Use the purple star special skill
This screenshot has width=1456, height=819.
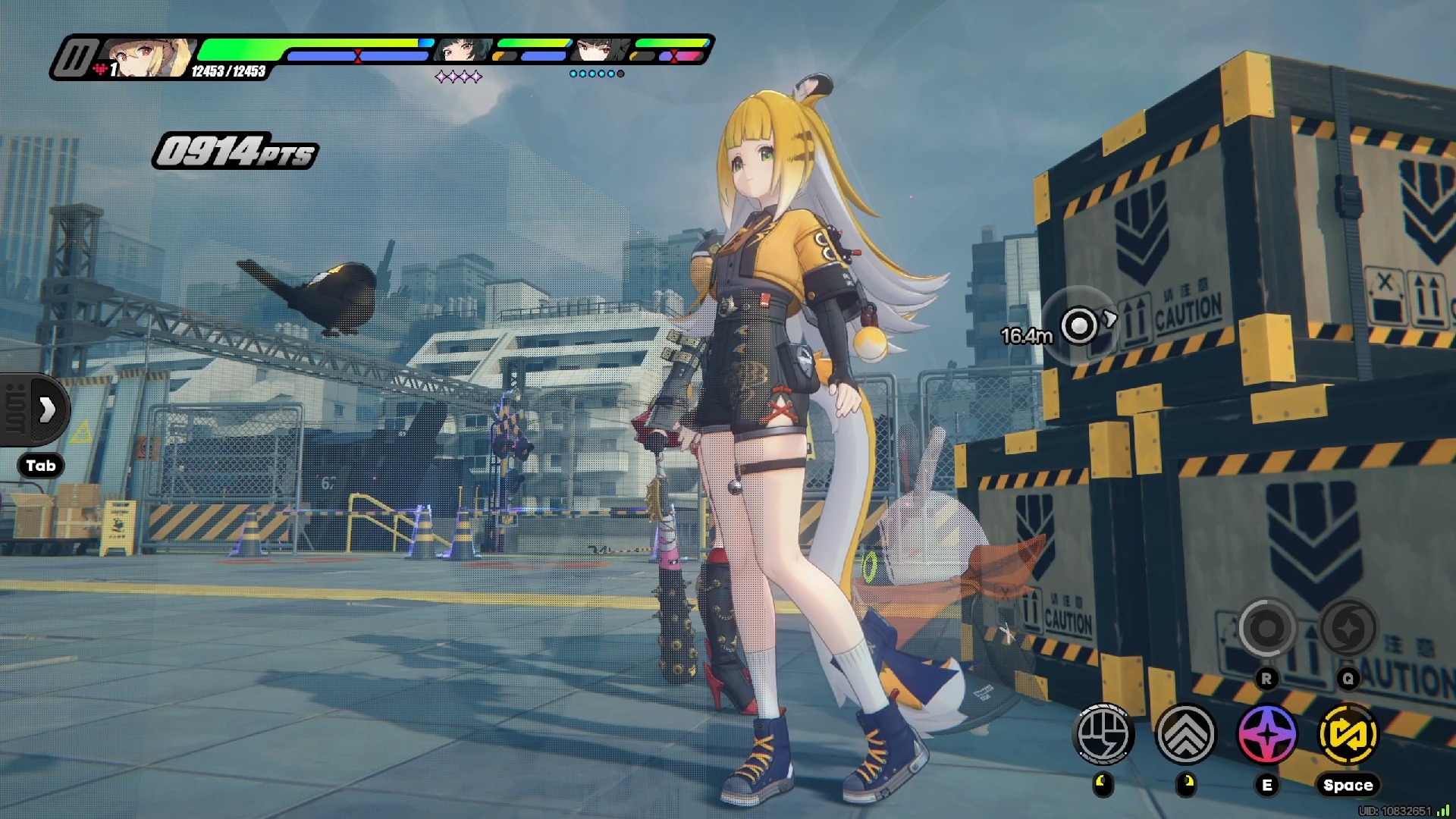coord(1267,734)
